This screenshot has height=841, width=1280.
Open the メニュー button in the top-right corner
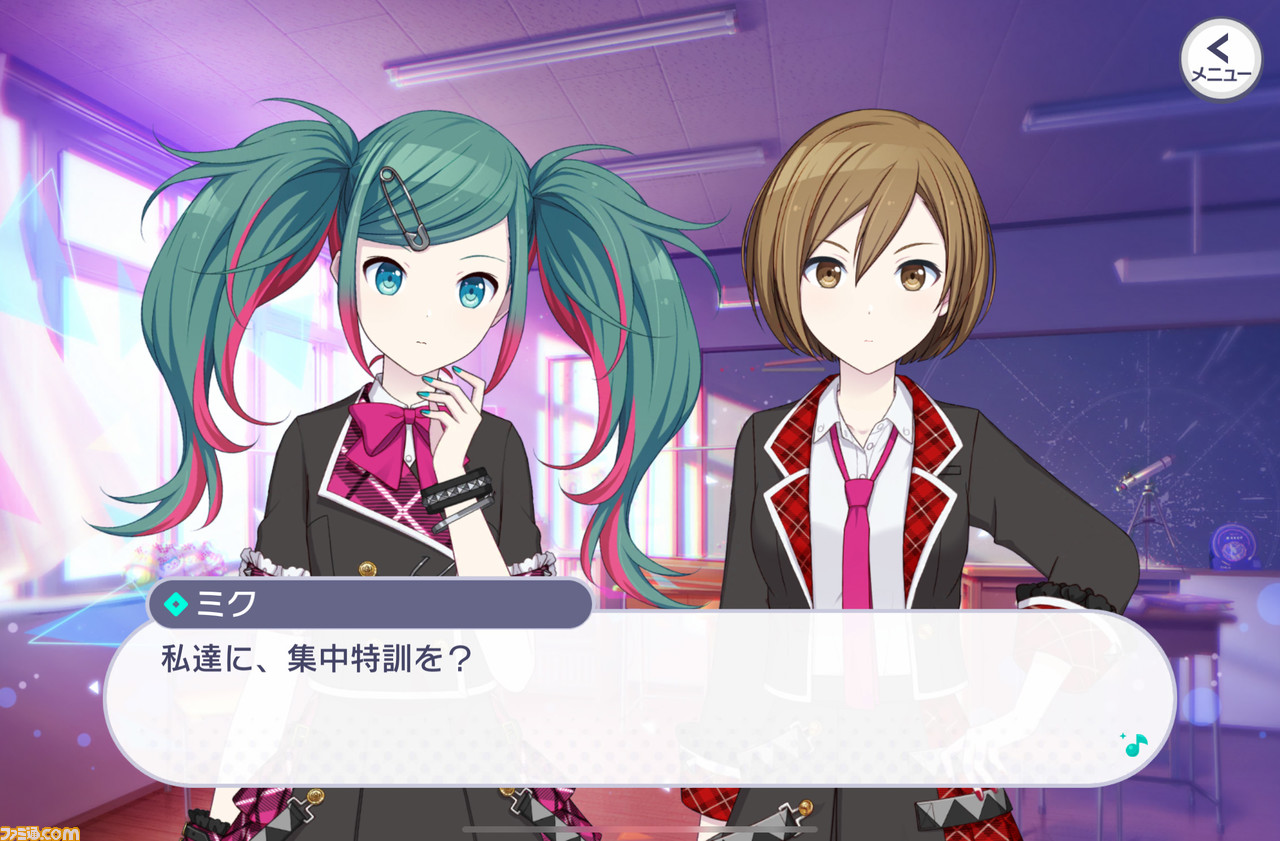(1221, 58)
